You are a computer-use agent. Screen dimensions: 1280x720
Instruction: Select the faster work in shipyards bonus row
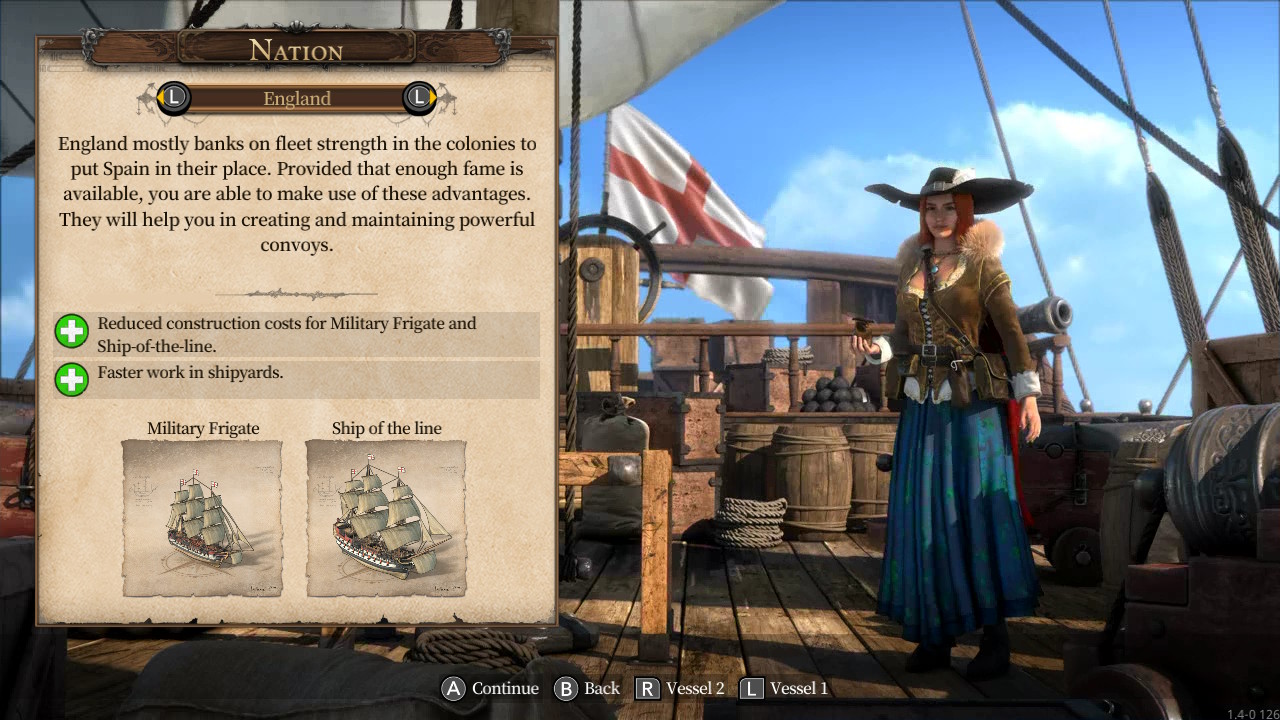pyautogui.click(x=297, y=380)
